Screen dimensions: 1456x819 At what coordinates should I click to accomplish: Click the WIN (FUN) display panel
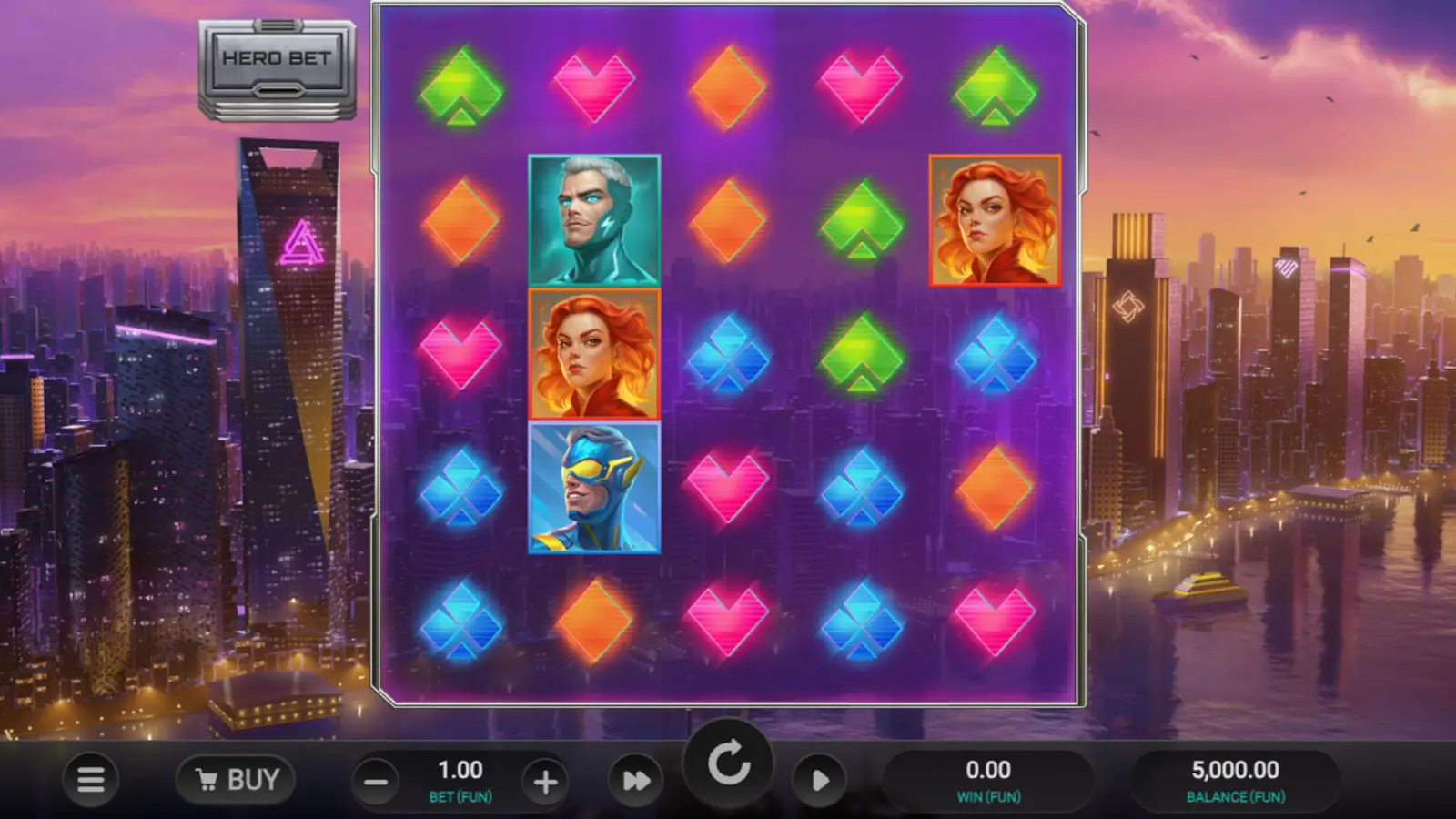[989, 778]
